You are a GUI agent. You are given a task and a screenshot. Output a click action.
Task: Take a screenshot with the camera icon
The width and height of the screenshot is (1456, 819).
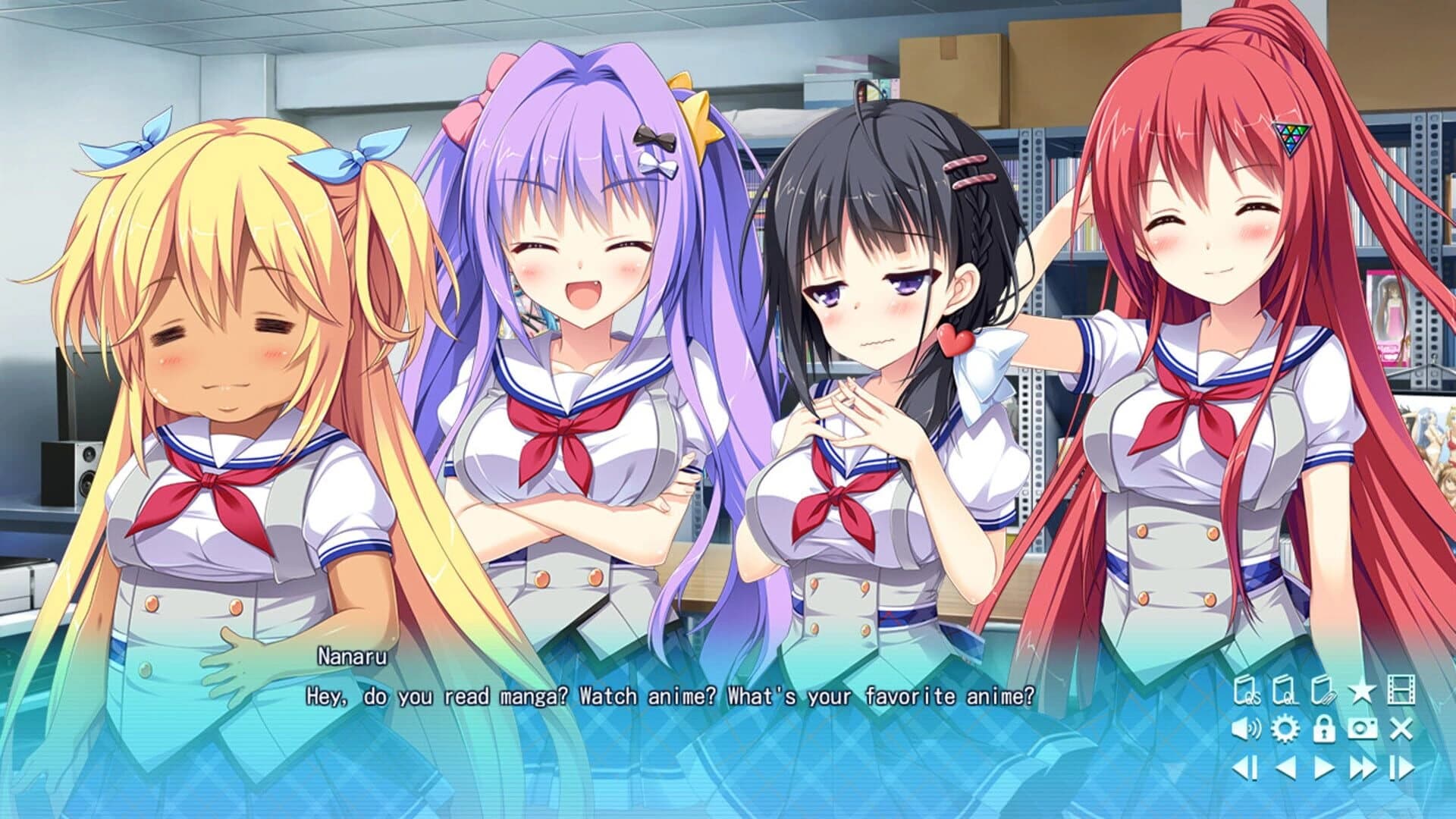tap(1362, 729)
